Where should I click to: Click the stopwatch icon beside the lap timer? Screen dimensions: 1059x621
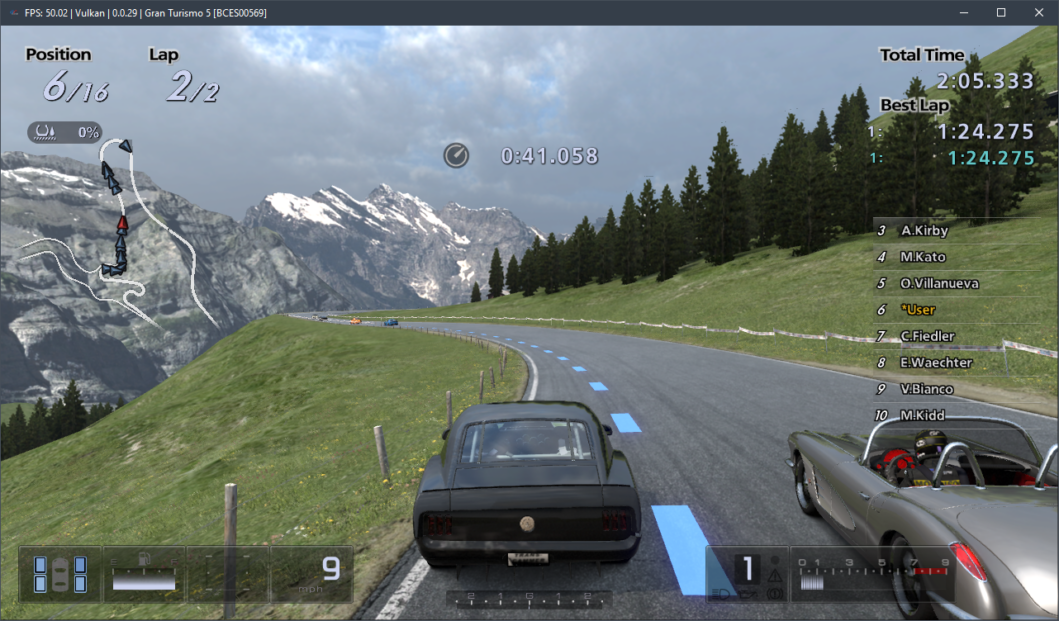456,155
